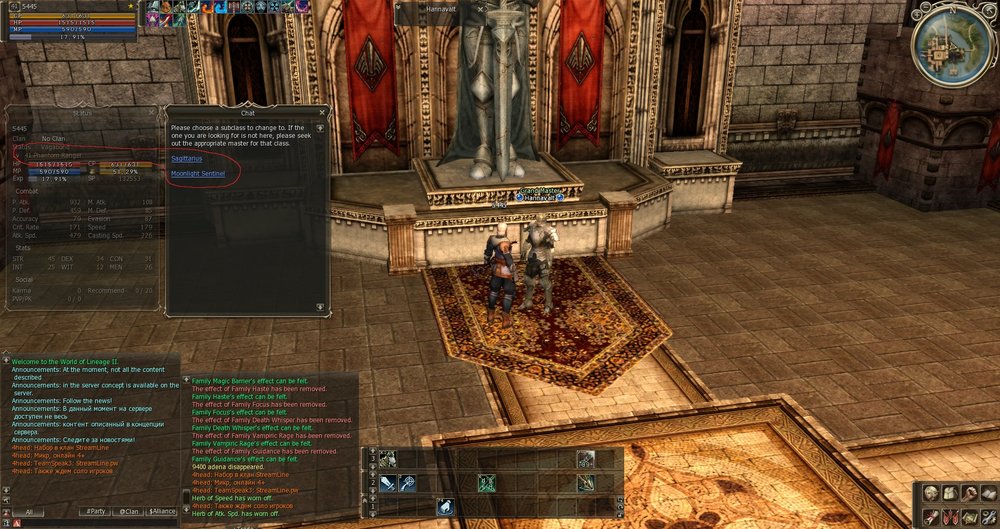This screenshot has width=1000, height=529.
Task: Close the Chat dialogue window
Action: point(322,113)
